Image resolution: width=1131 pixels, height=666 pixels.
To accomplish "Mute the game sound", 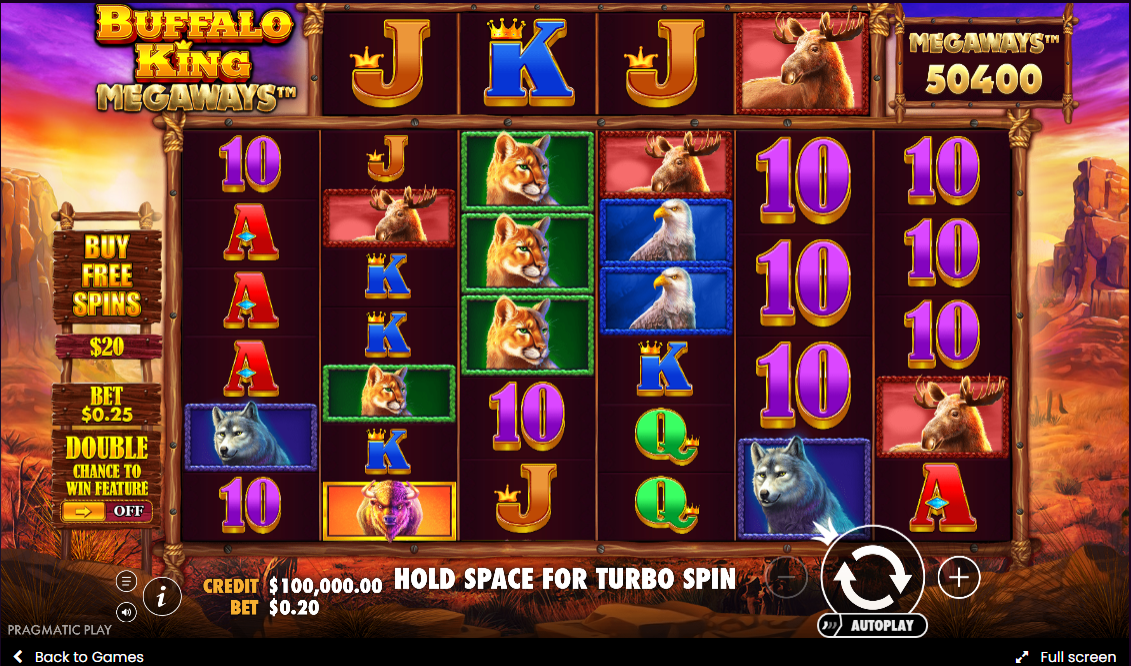I will [x=126, y=611].
